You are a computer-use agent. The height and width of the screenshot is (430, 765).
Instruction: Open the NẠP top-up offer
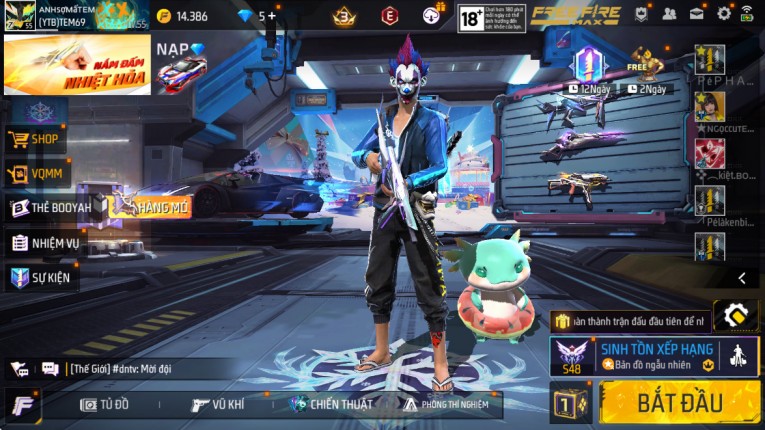click(x=181, y=65)
